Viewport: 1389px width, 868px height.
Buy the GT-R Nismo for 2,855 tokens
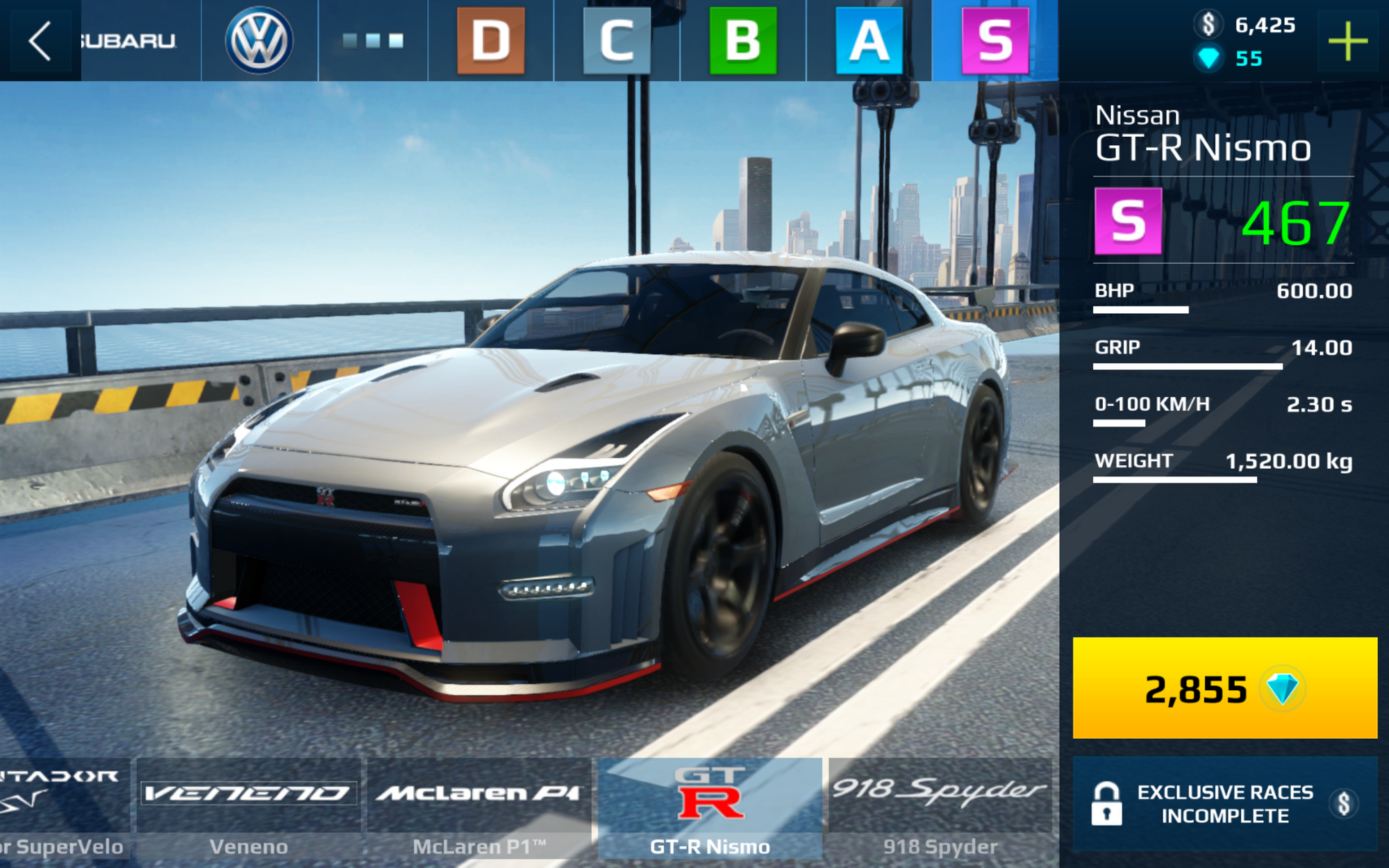(x=1224, y=687)
